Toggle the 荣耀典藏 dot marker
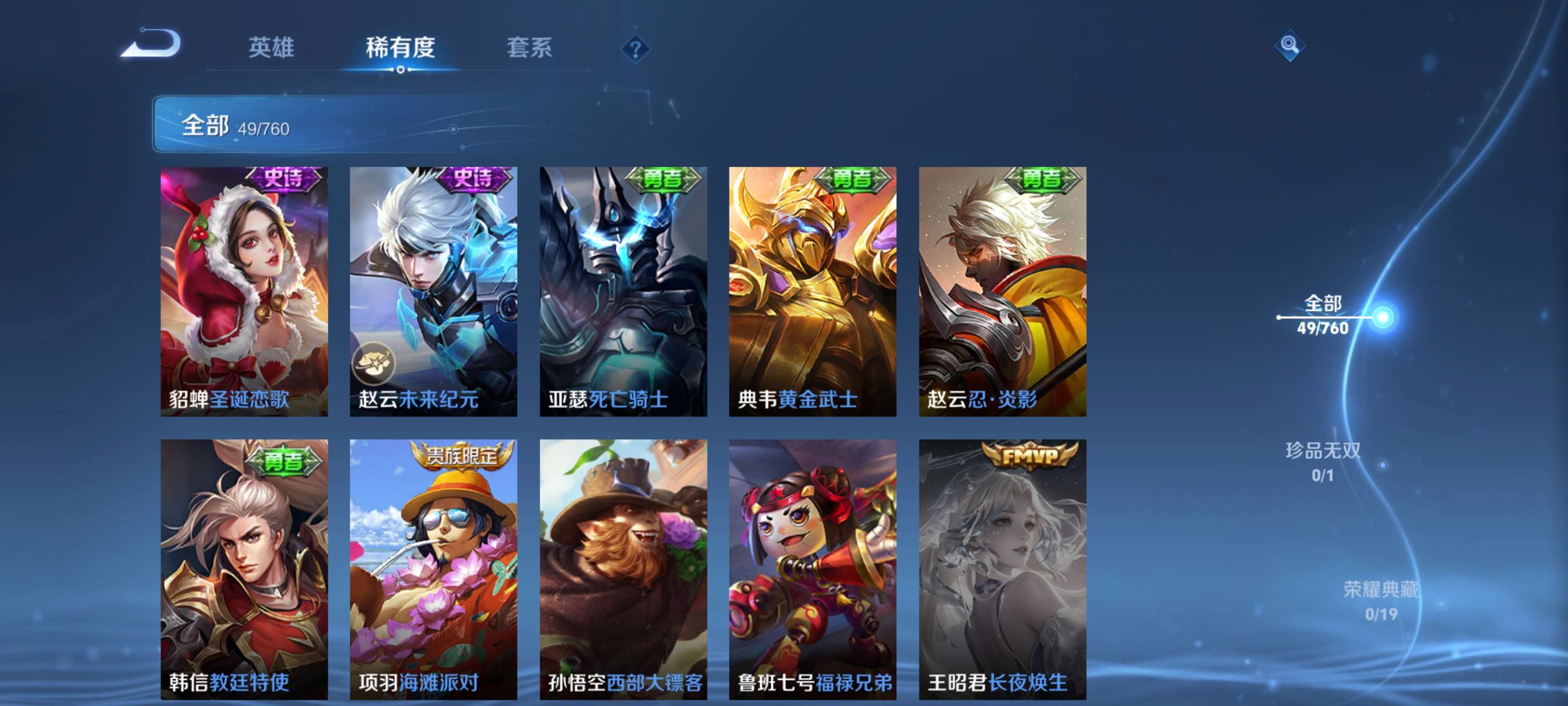1568x706 pixels. pyautogui.click(x=1443, y=604)
